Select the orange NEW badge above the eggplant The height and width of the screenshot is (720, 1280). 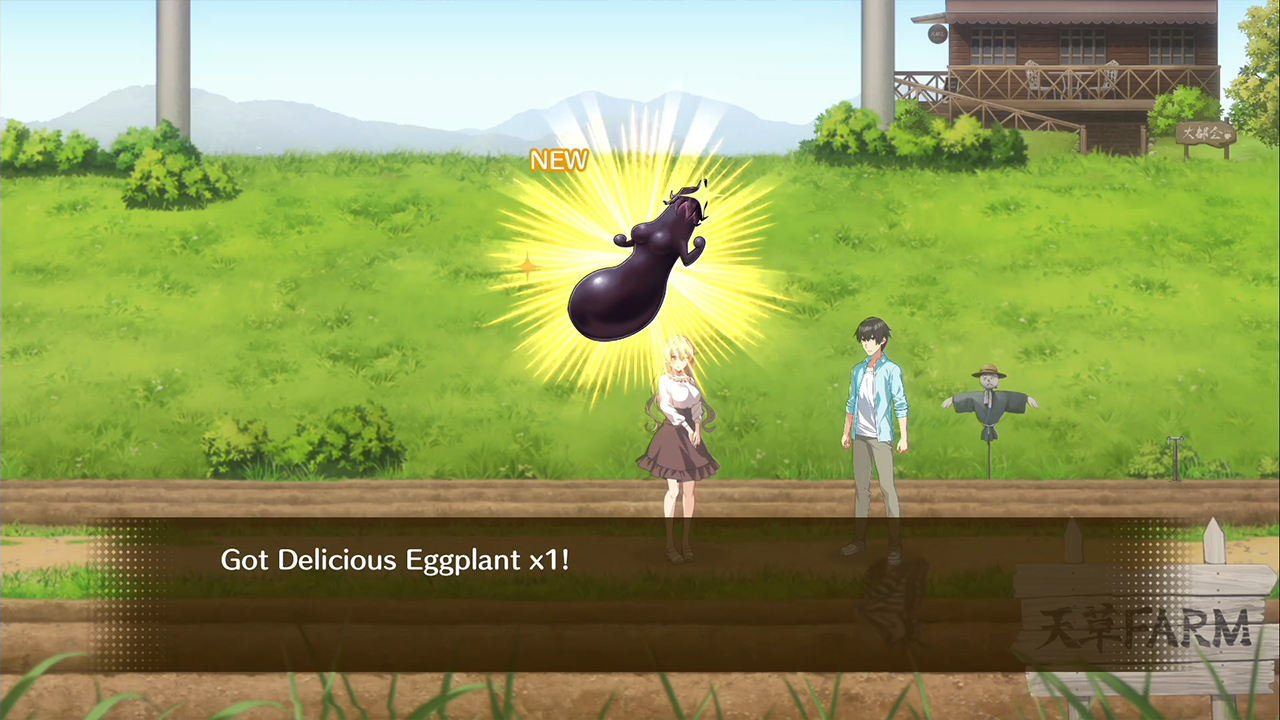[x=559, y=160]
